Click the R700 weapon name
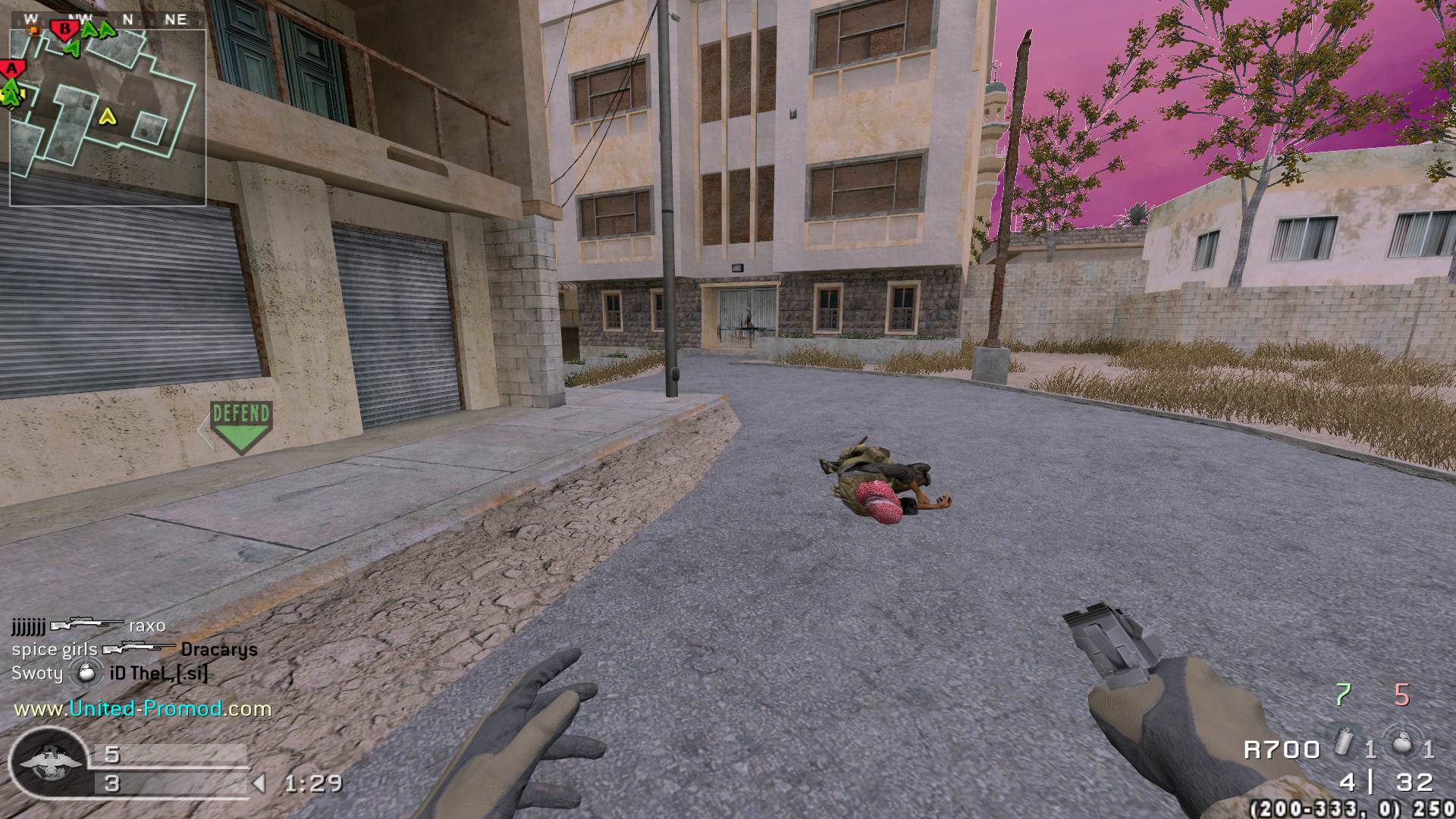 1282,750
